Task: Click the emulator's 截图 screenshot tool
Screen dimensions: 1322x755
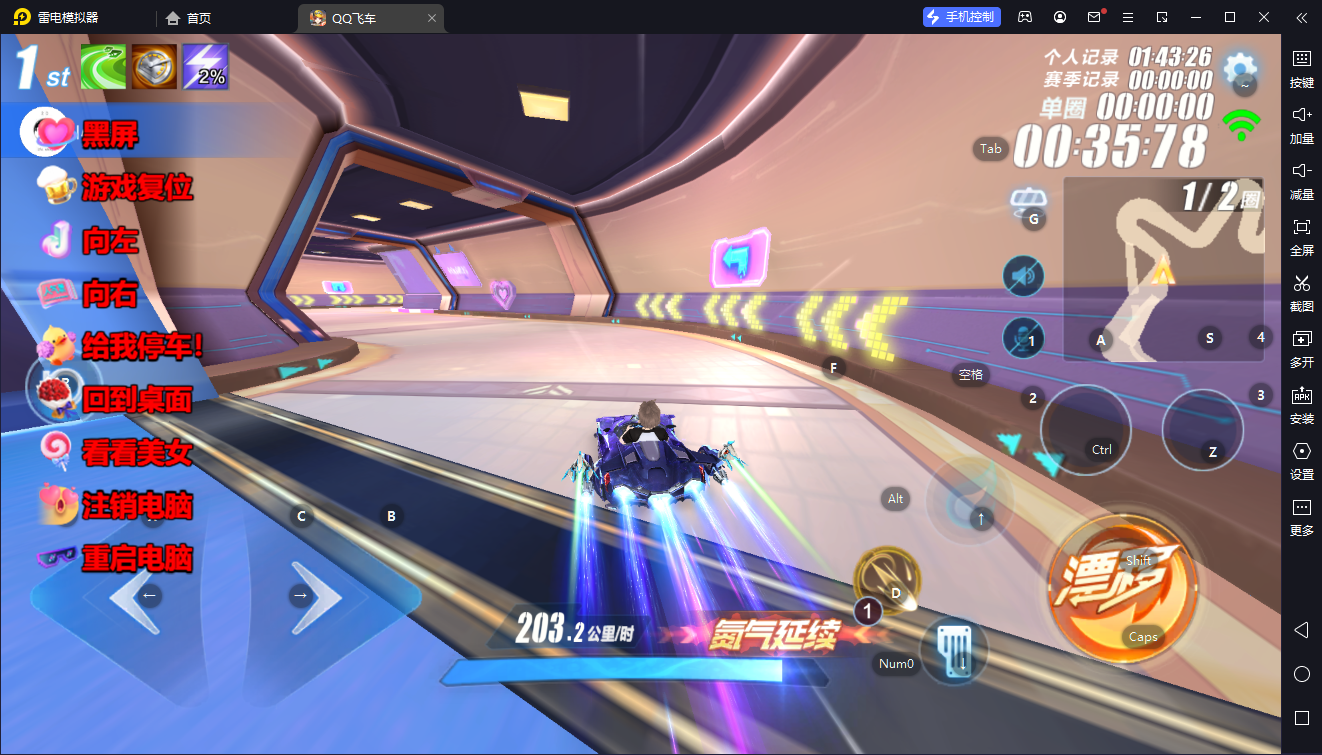Action: [1301, 291]
